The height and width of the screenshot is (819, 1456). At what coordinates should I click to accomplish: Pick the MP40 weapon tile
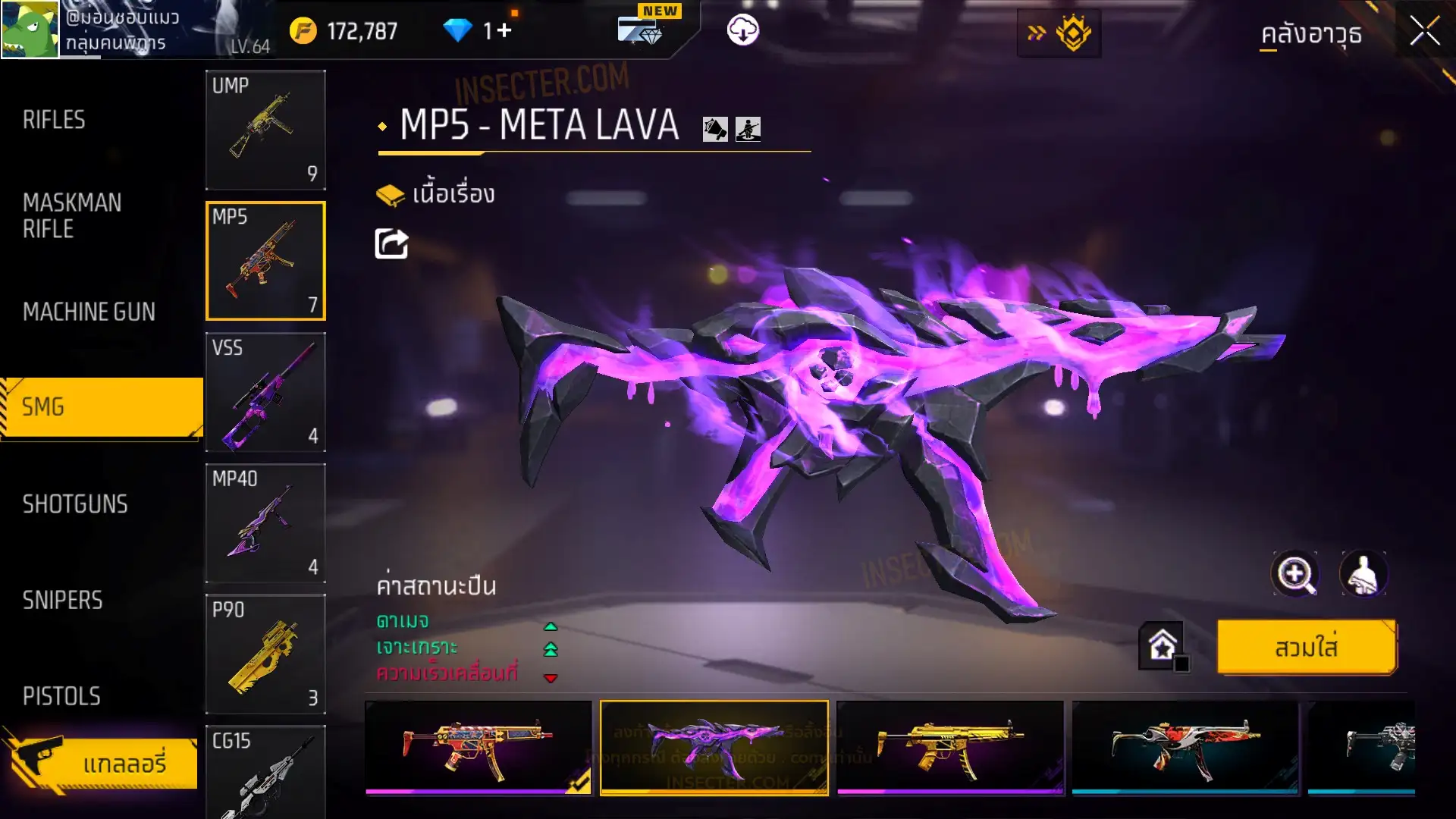click(265, 523)
